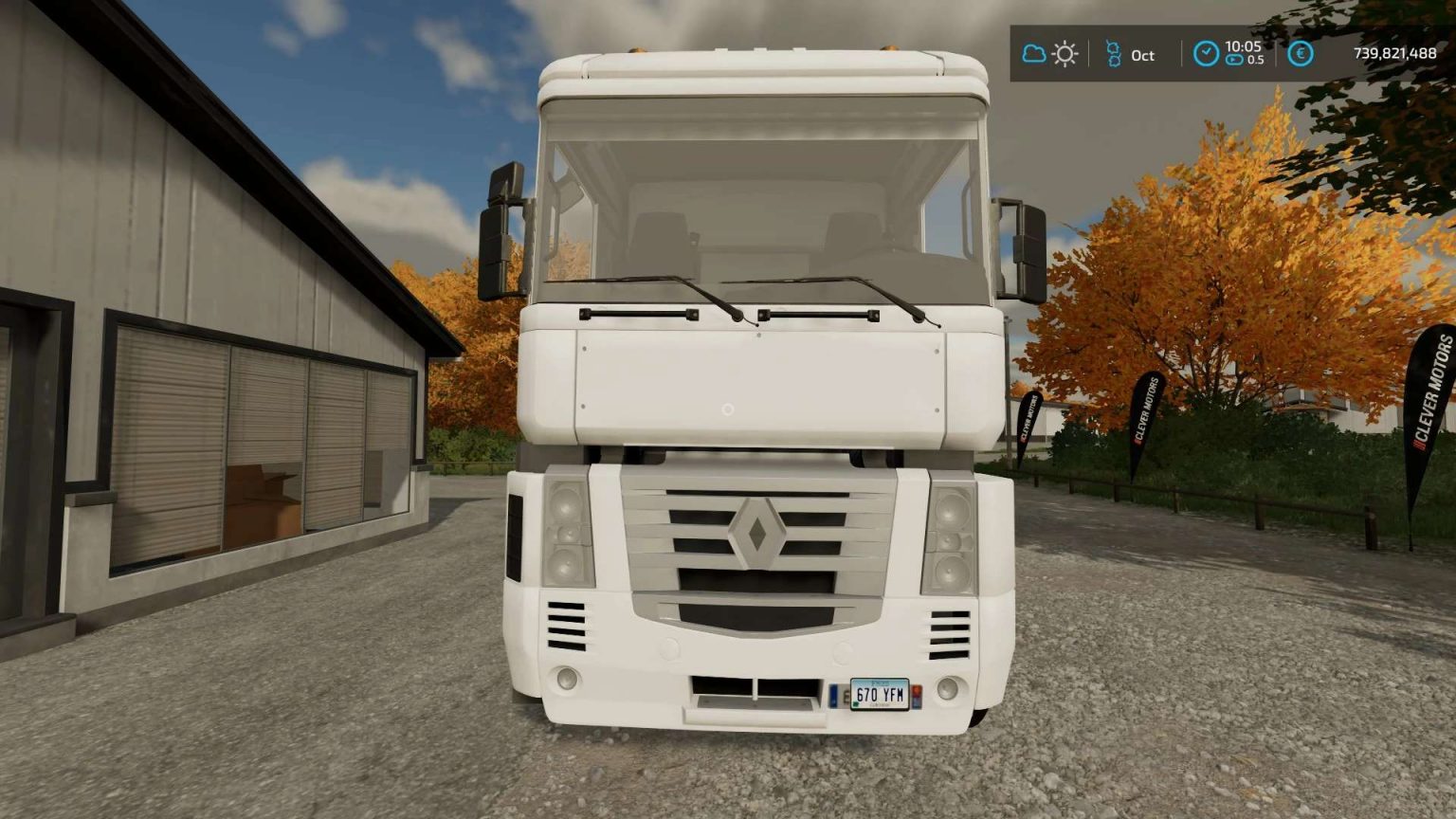Click the falling leaves season icon
This screenshot has height=819, width=1456.
coord(1114,53)
